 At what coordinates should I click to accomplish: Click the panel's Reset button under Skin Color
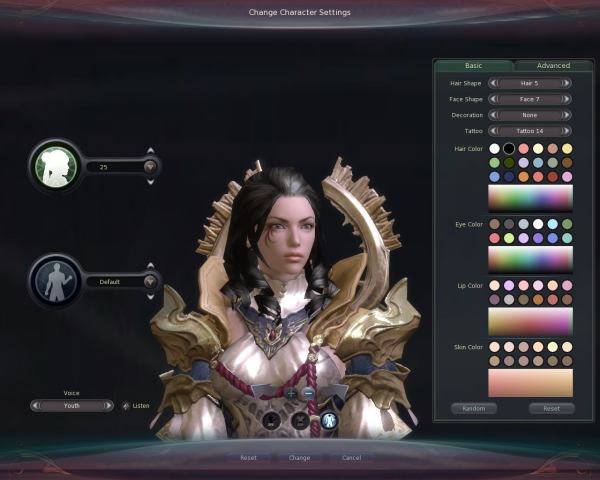click(x=552, y=409)
